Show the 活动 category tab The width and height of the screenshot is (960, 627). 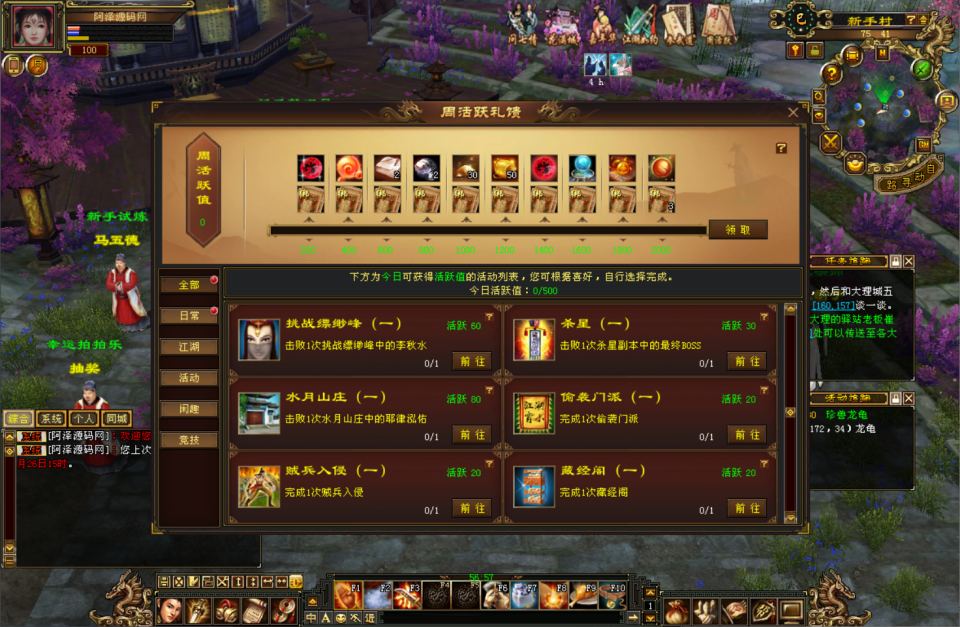click(188, 378)
